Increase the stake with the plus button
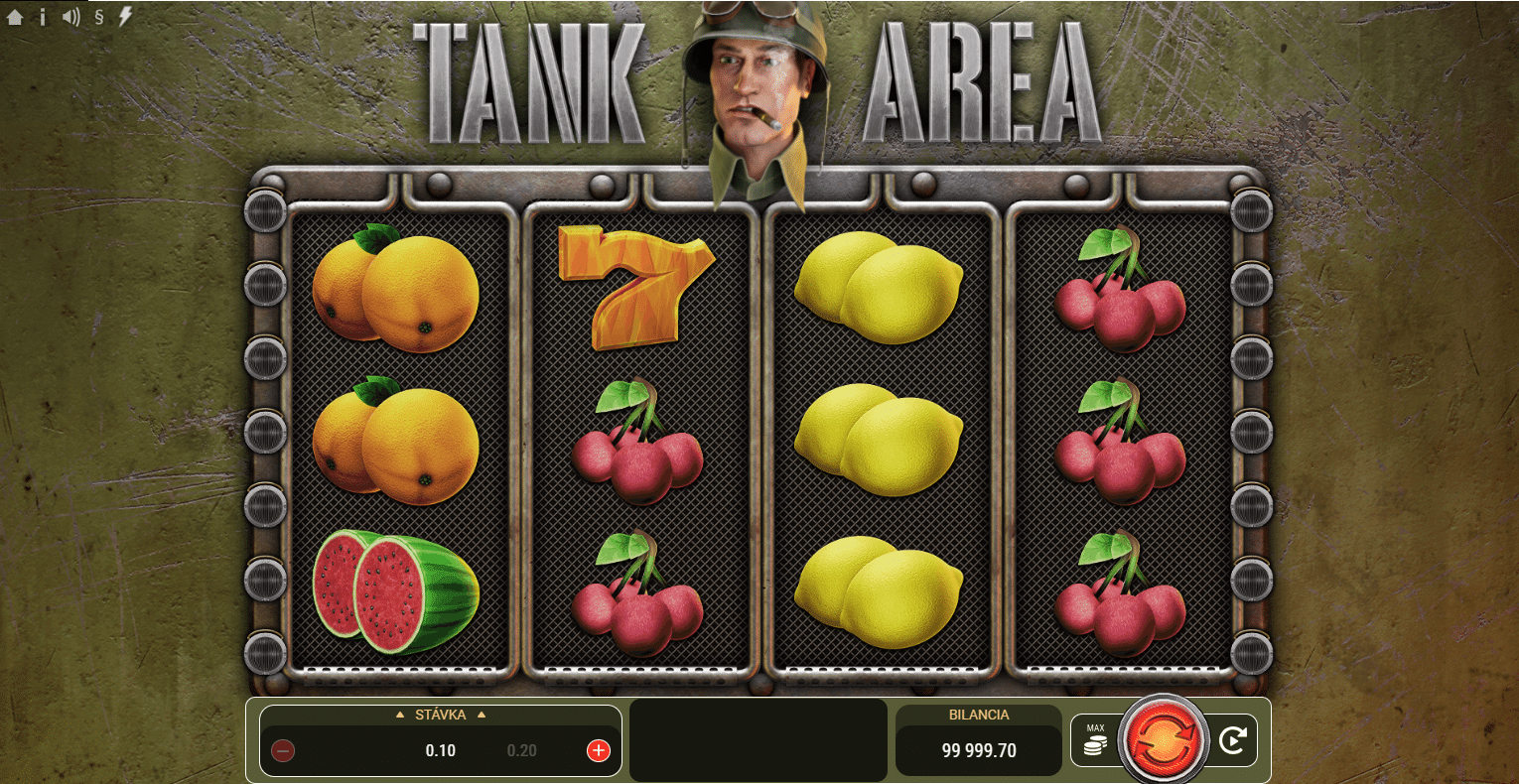 [597, 750]
